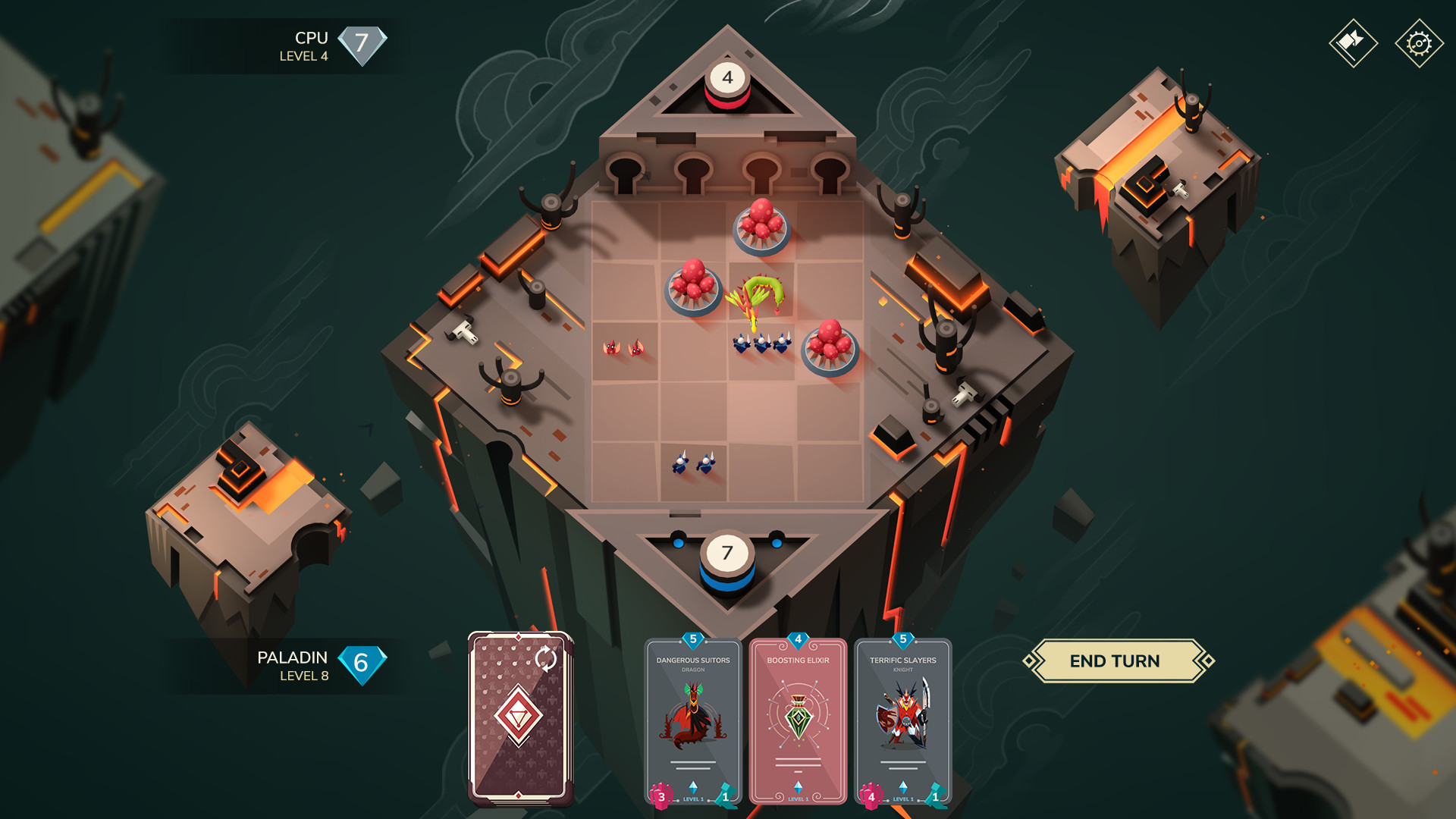Click the pink strength counter on Dangerous Suitors
The height and width of the screenshot is (819, 1456).
click(661, 796)
